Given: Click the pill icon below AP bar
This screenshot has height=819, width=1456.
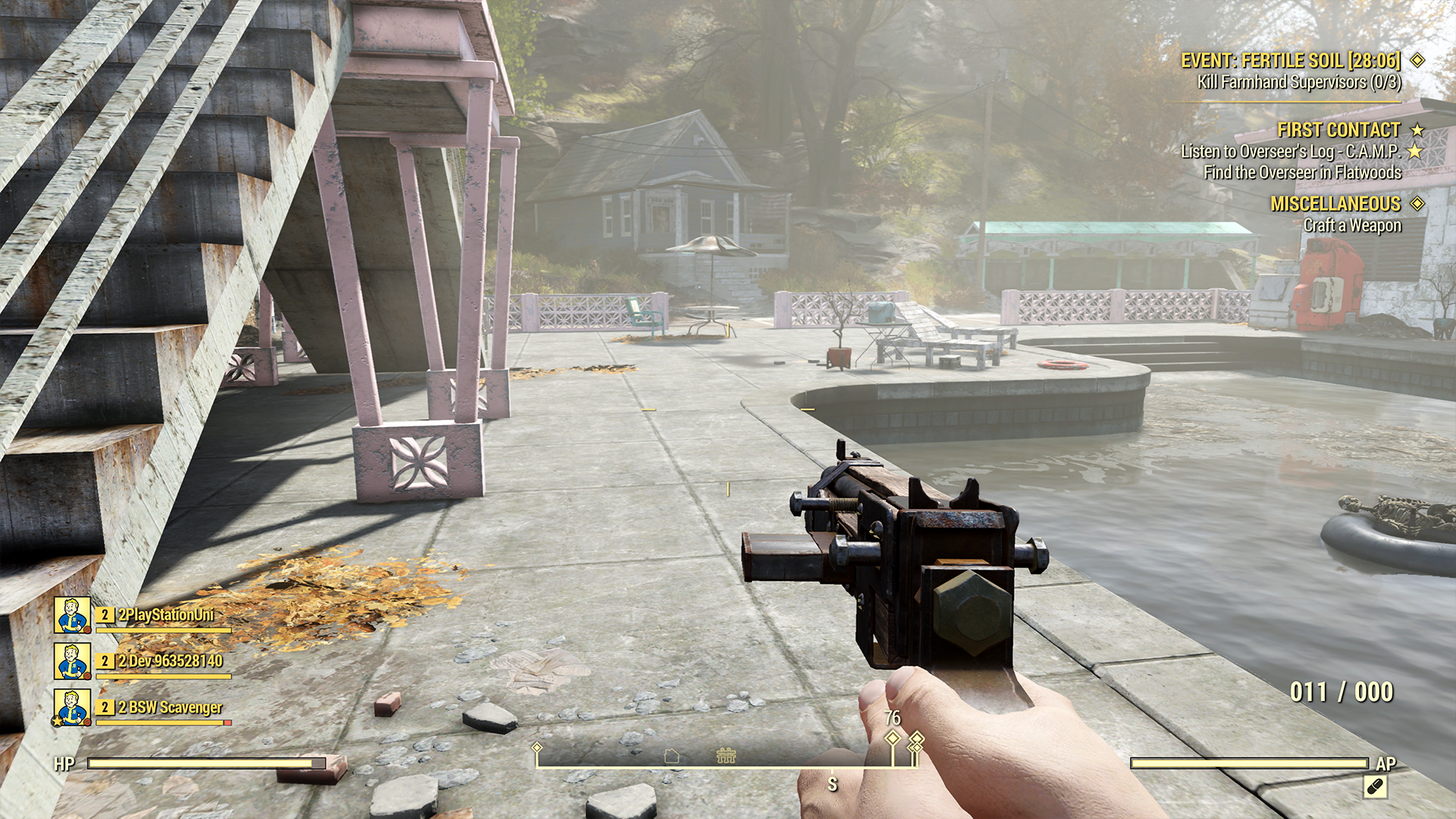Looking at the screenshot, I should [1375, 787].
